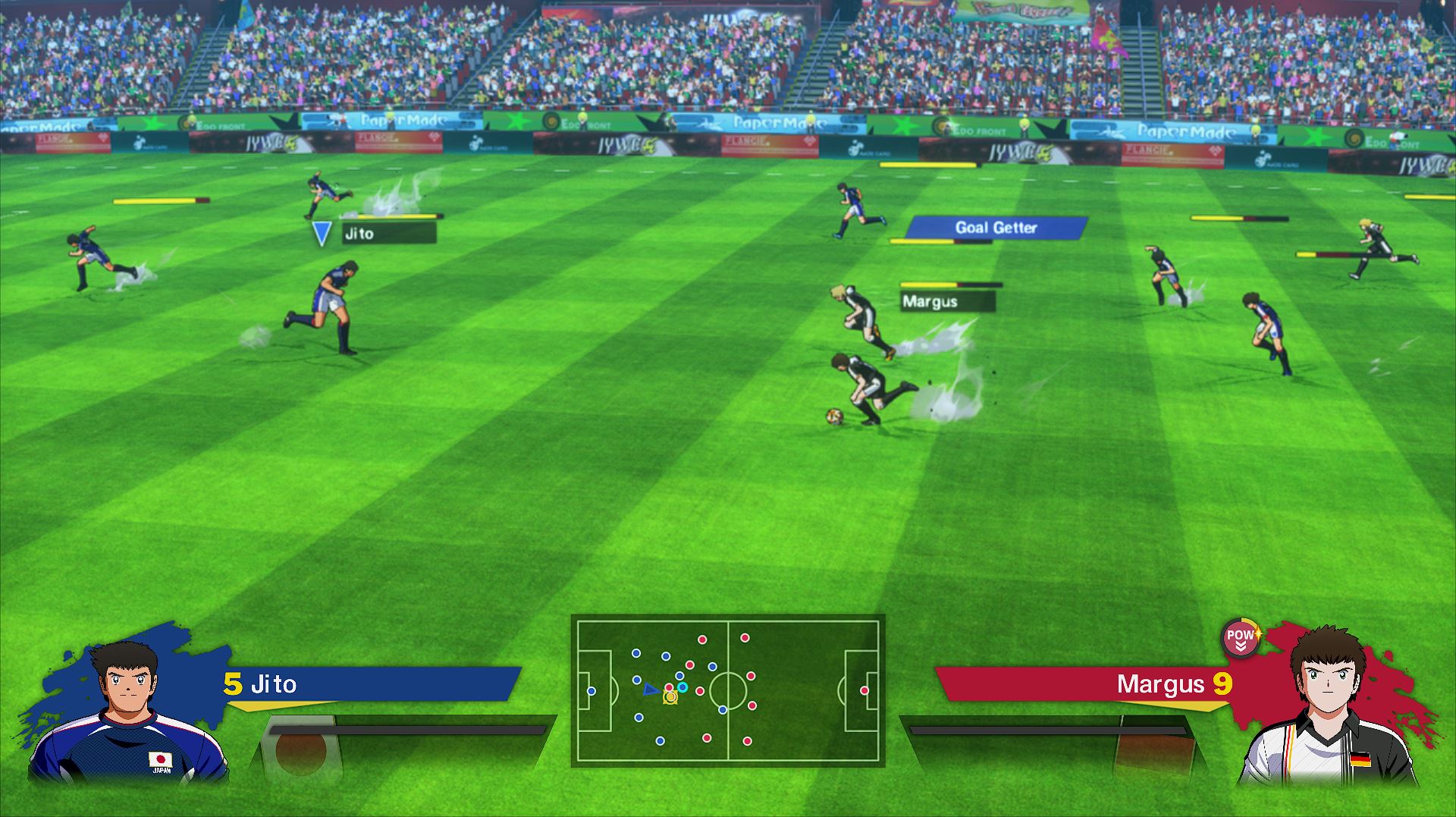Click the blue triangle player cursor marker
Viewport: 1456px width, 817px height.
point(322,233)
